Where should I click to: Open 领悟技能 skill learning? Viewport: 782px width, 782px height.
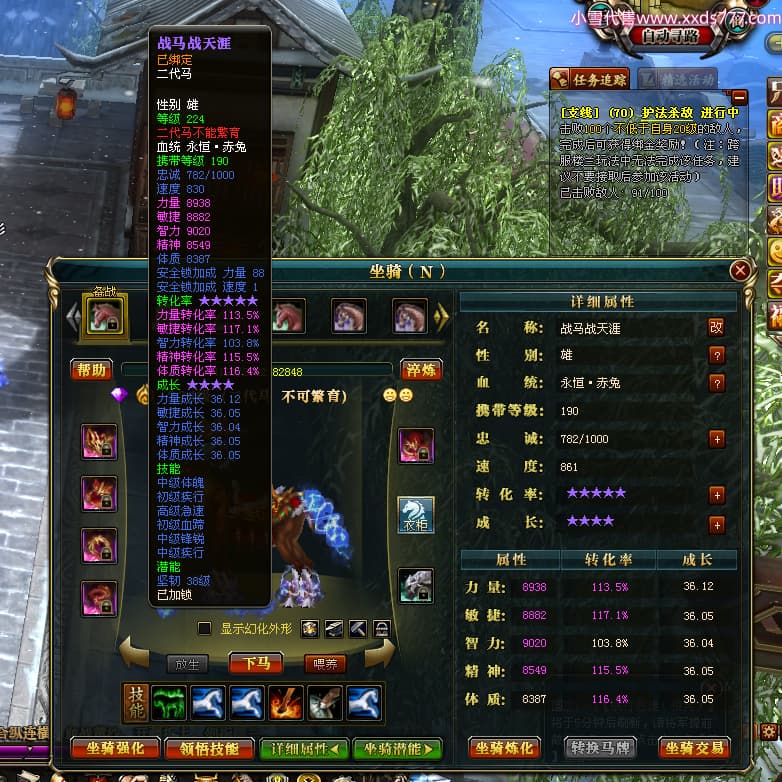pyautogui.click(x=208, y=748)
